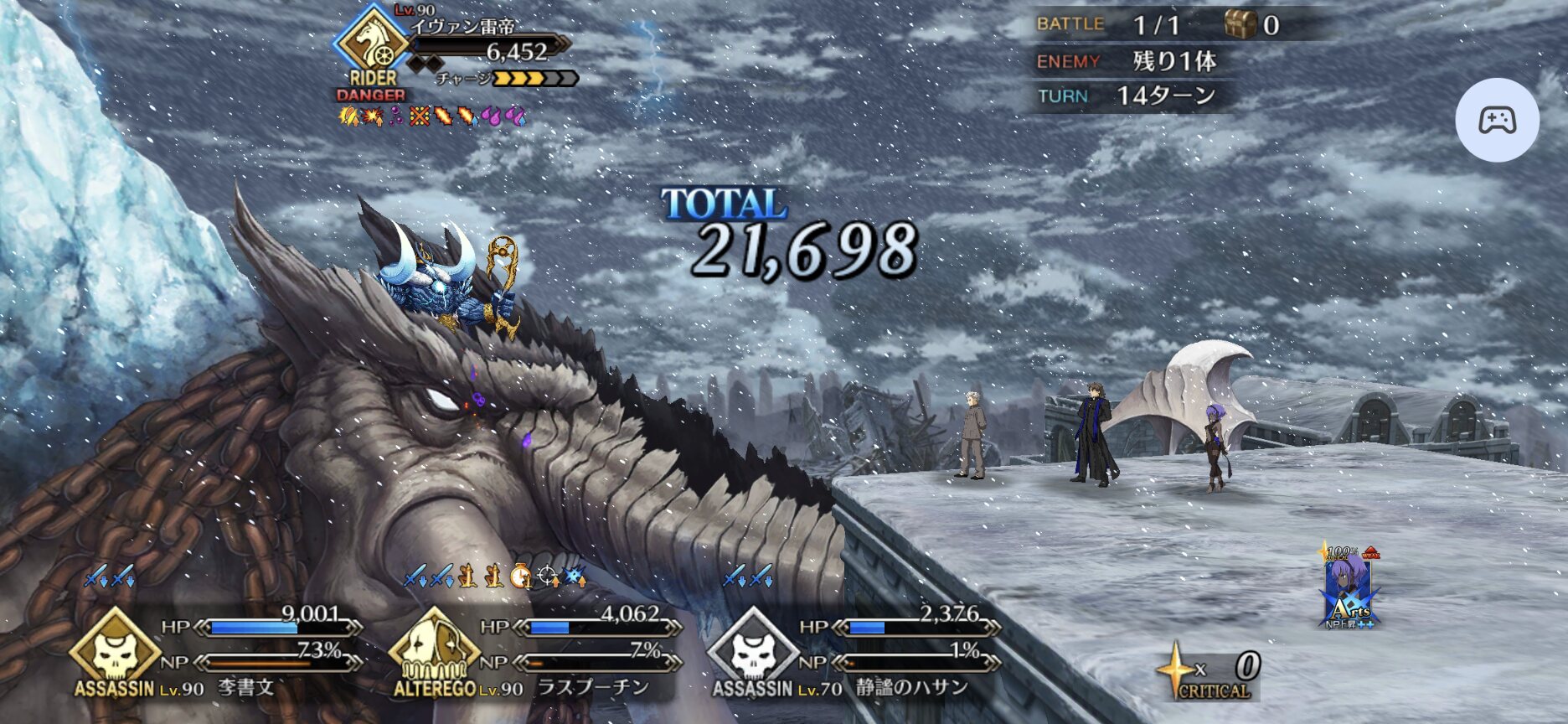Tap the queued Arts command card
Screen dimensions: 1568x724
1349,588
